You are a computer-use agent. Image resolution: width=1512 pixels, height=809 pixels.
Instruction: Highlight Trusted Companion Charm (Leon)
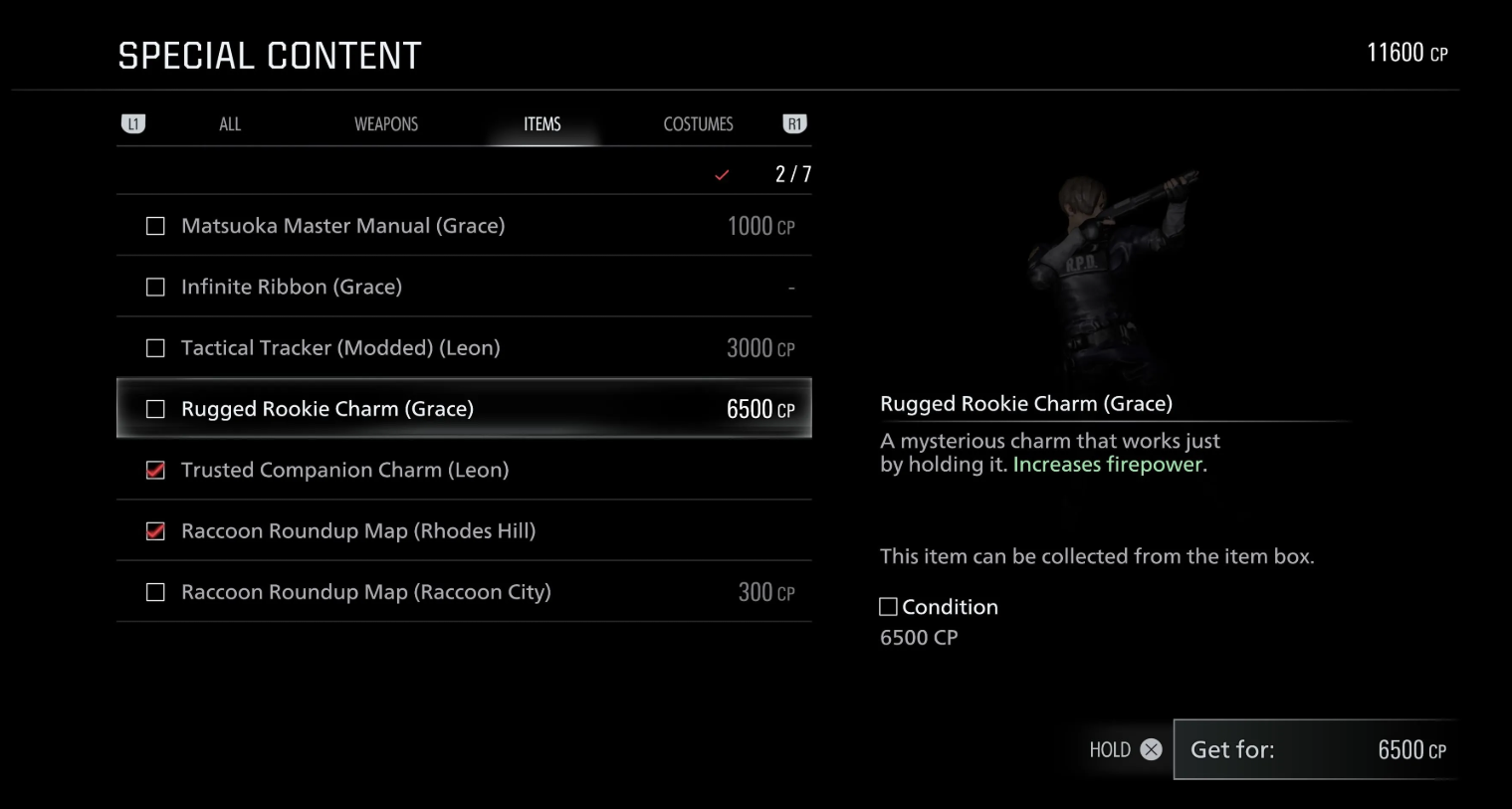tap(464, 470)
